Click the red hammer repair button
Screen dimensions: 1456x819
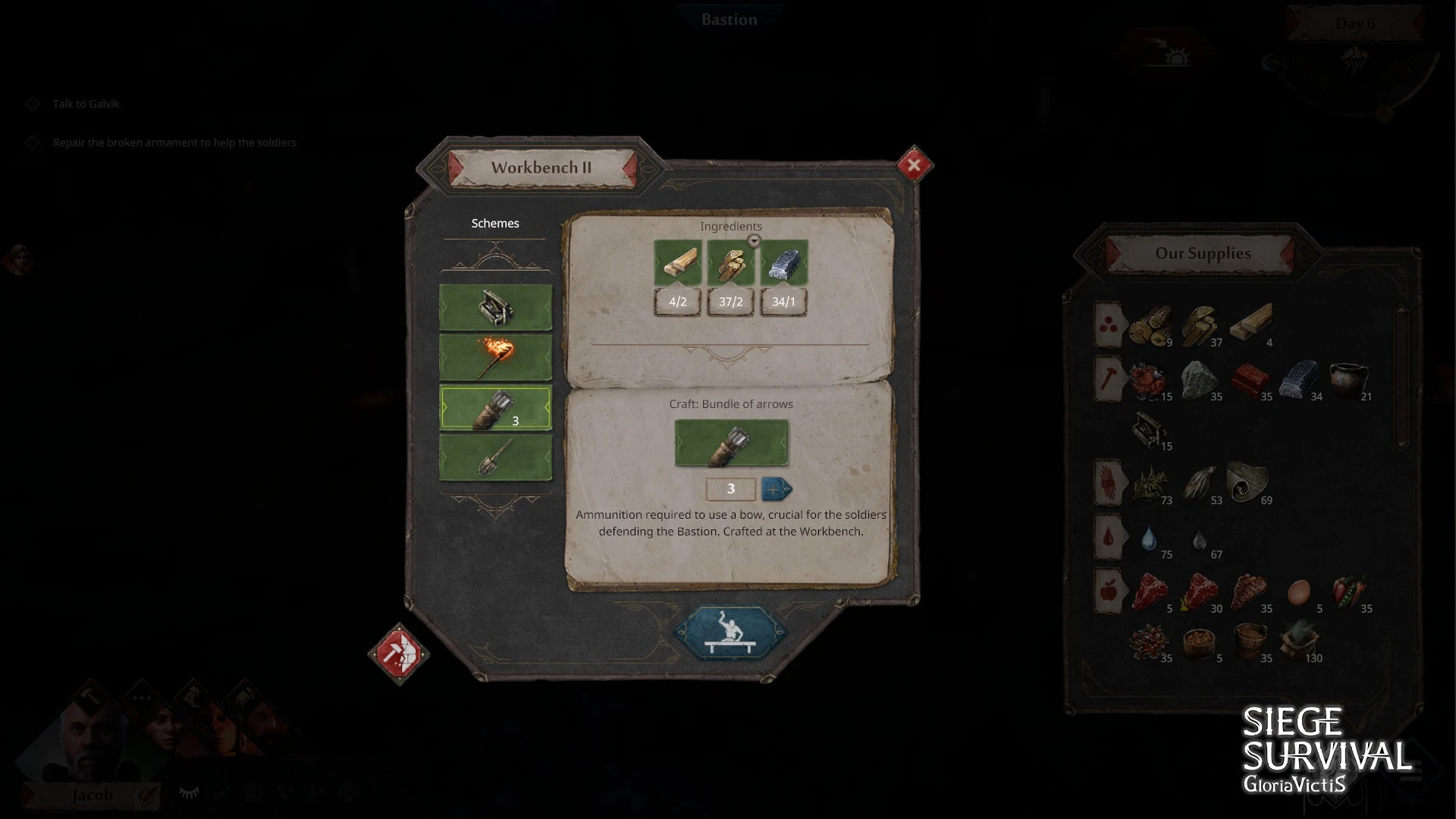[399, 653]
